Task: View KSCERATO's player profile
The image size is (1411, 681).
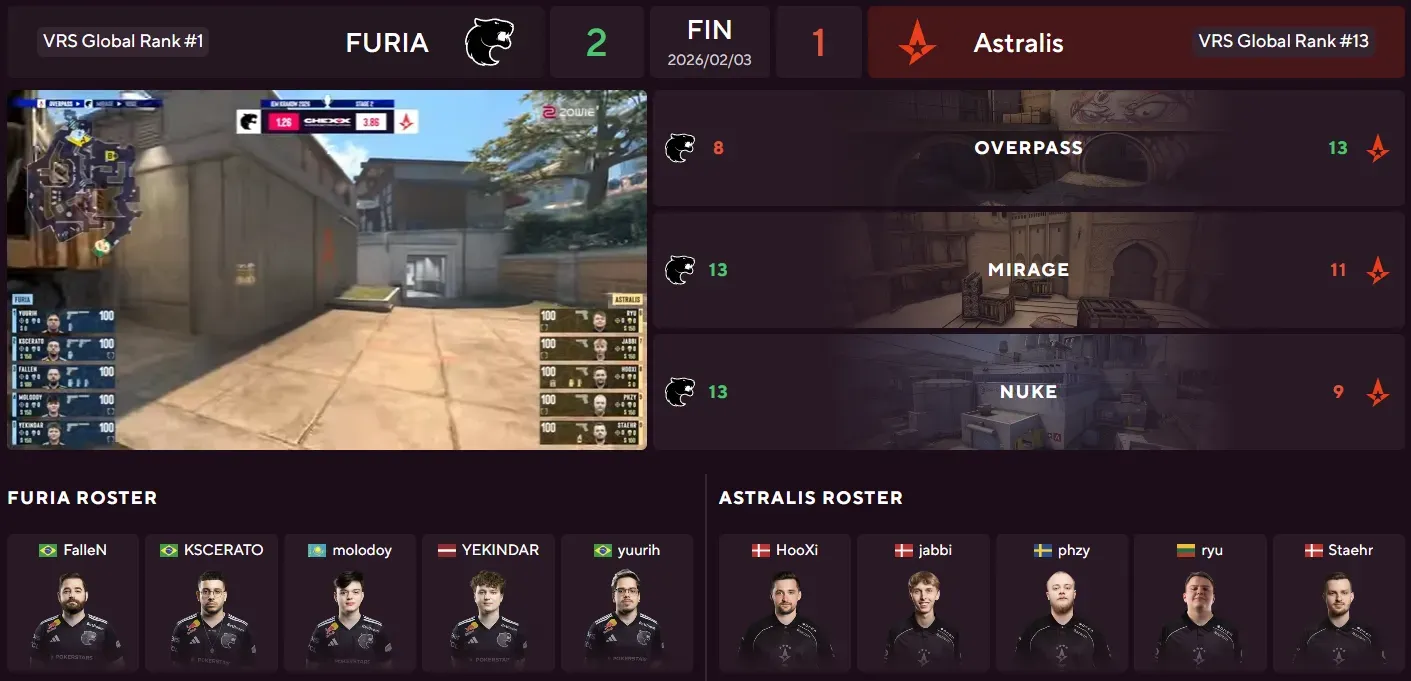Action: click(x=211, y=603)
